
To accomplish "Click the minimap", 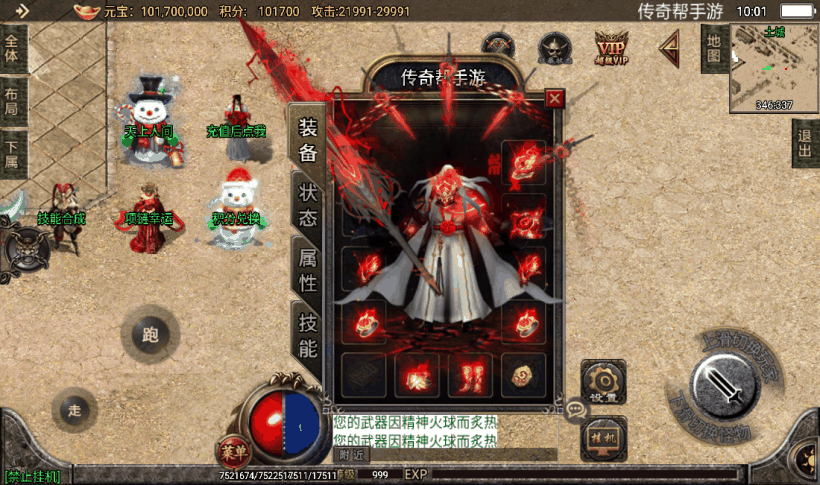I will click(774, 67).
